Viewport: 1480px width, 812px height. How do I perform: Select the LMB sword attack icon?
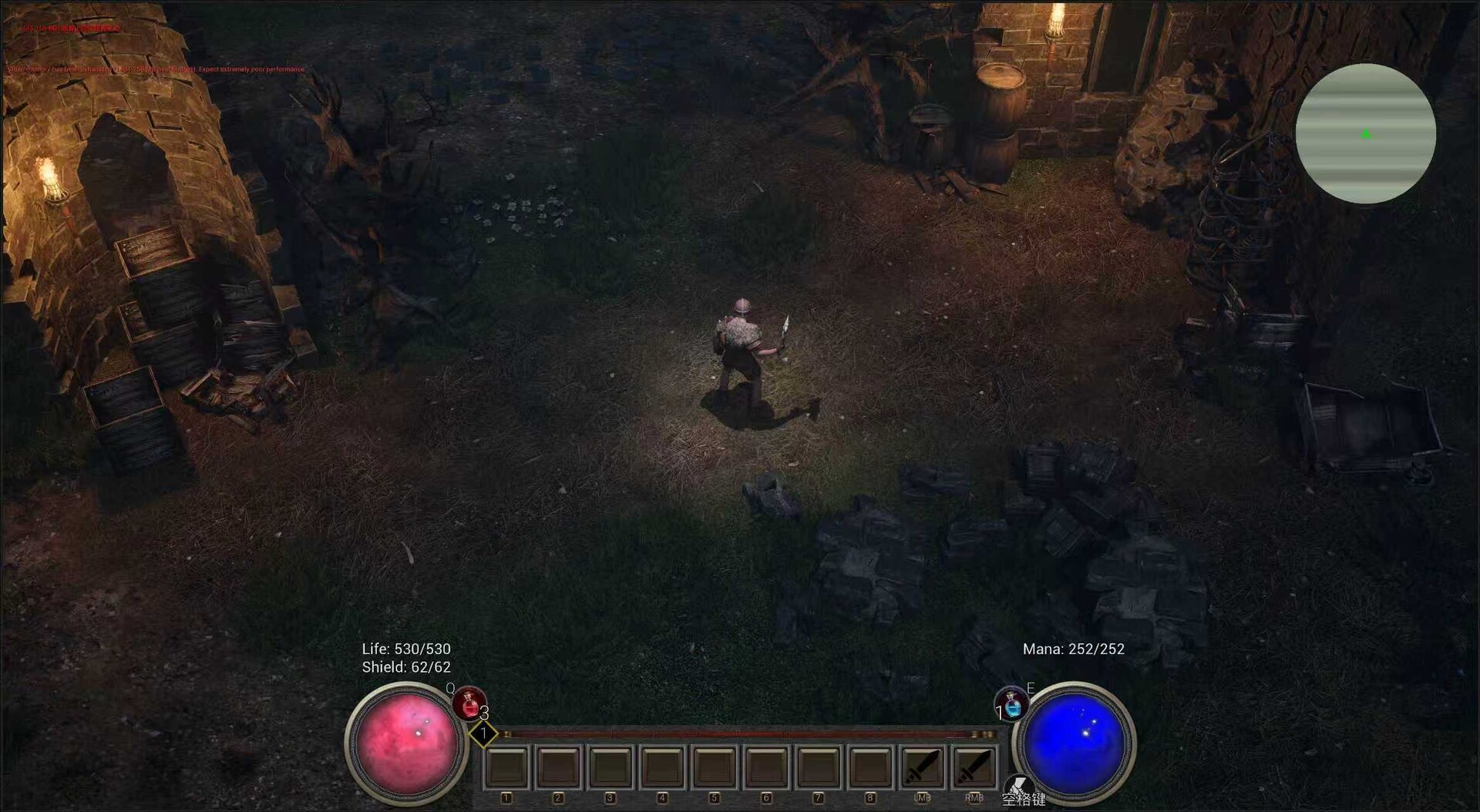click(x=922, y=766)
